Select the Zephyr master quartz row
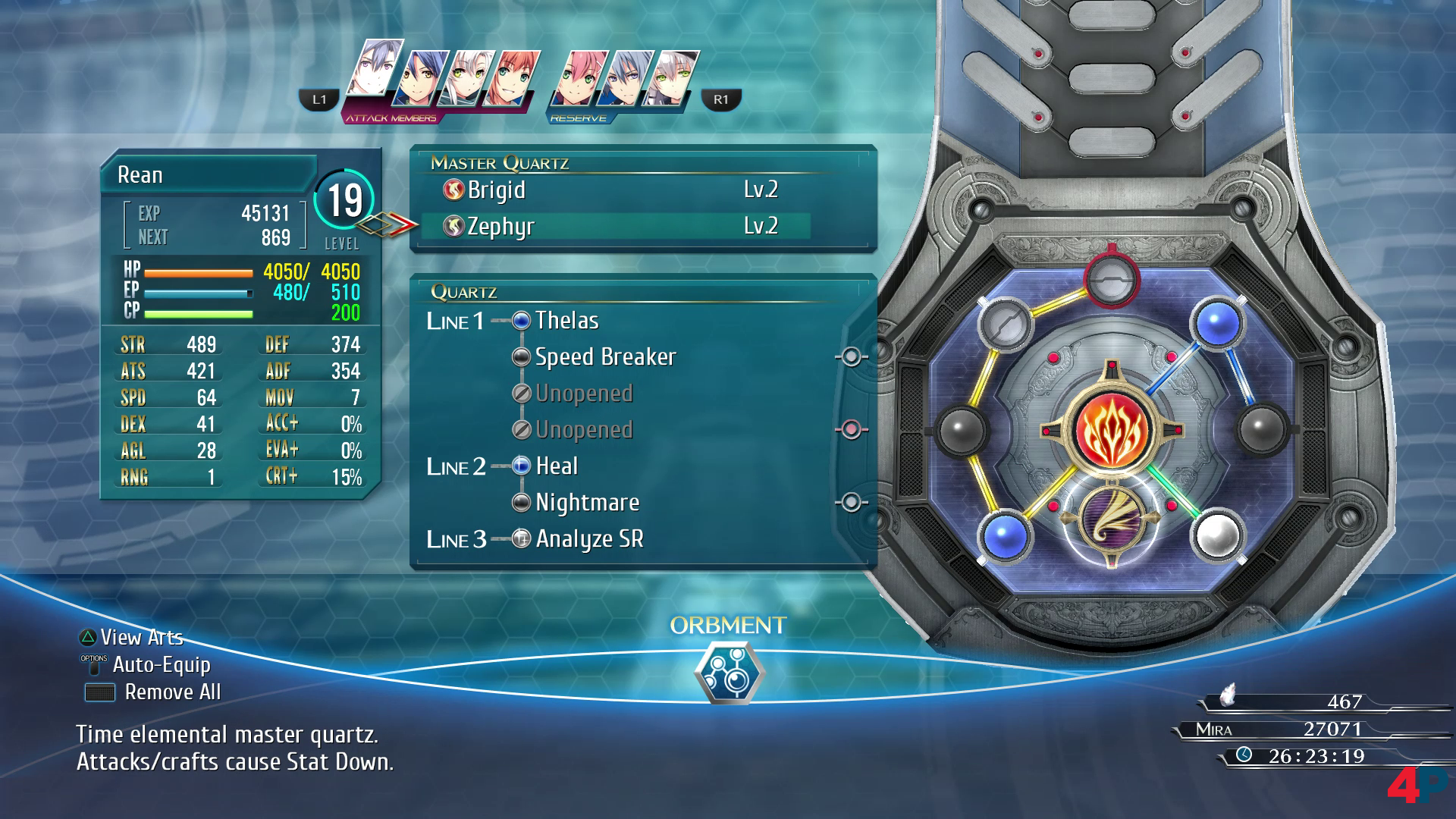This screenshot has width=1456, height=819. coord(614,226)
